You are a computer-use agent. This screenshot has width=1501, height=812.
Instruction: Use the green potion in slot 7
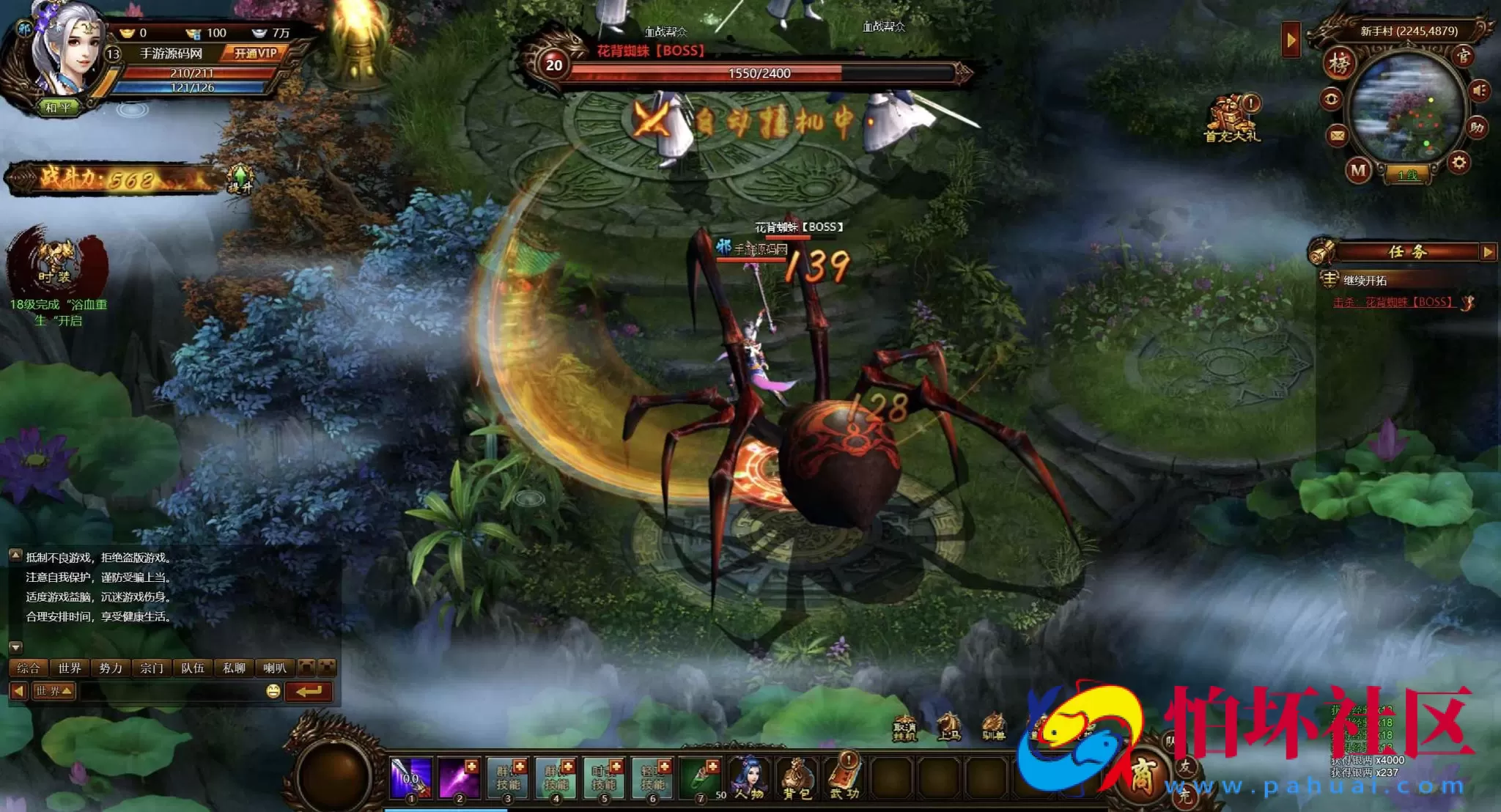tap(700, 778)
